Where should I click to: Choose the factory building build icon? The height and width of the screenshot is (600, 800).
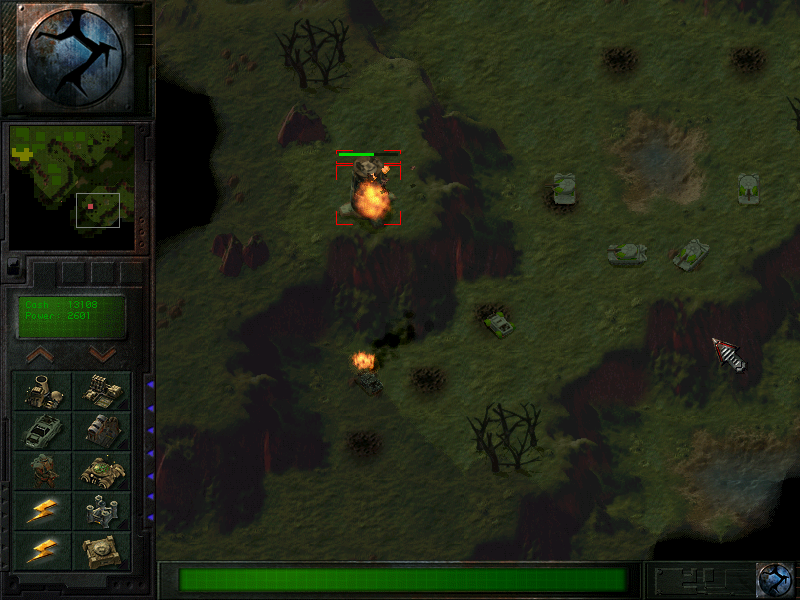click(x=102, y=391)
